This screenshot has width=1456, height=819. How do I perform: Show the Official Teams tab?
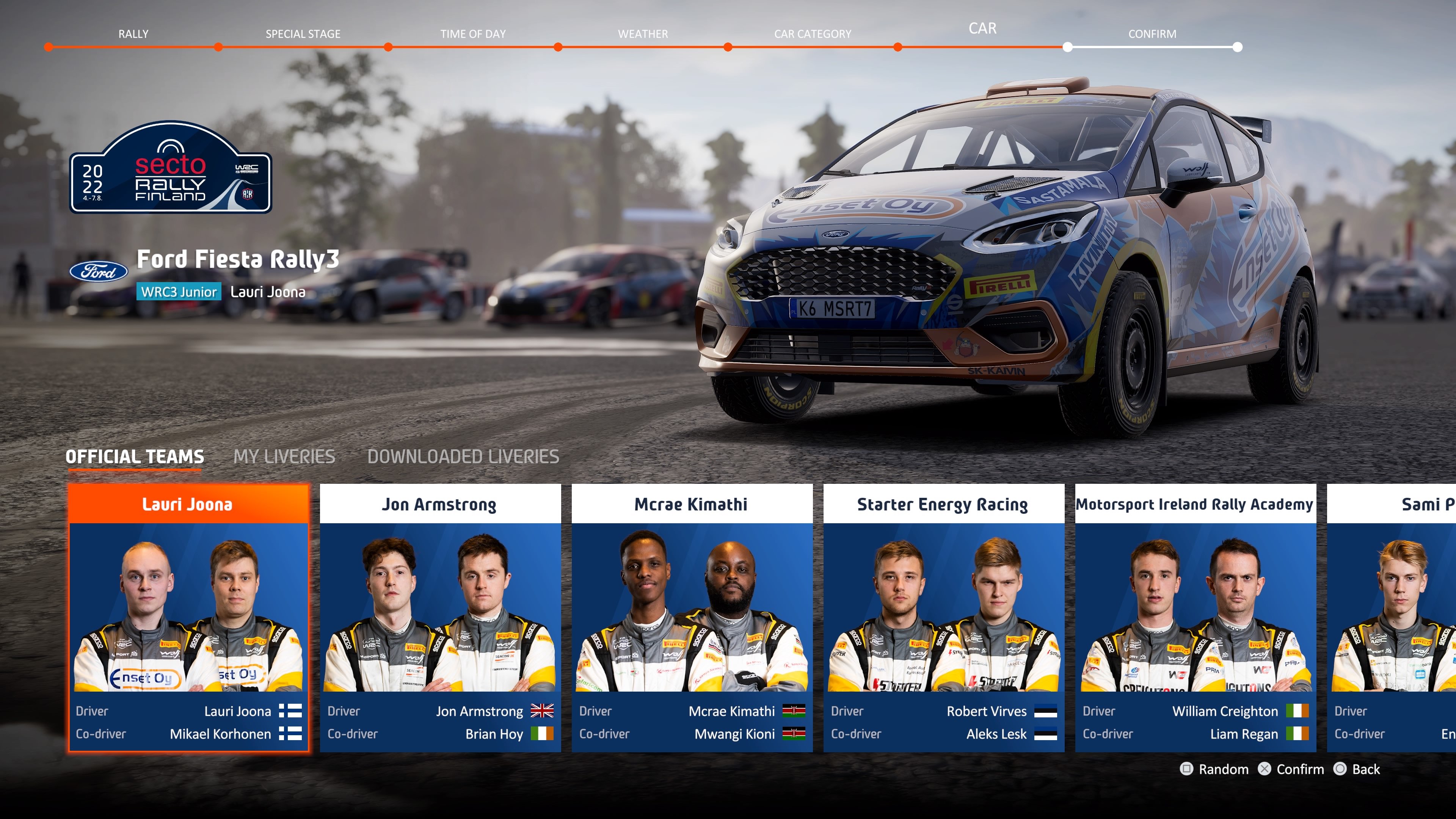tap(135, 457)
